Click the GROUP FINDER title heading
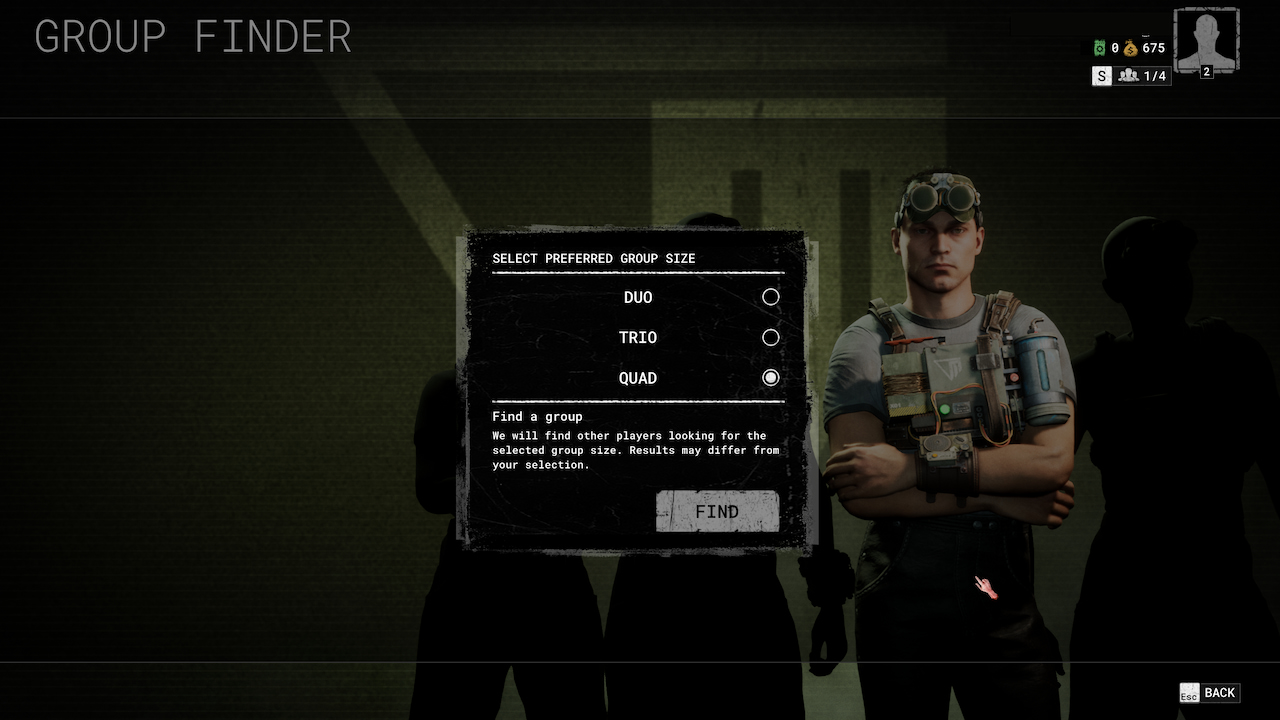The height and width of the screenshot is (720, 1280). click(192, 37)
